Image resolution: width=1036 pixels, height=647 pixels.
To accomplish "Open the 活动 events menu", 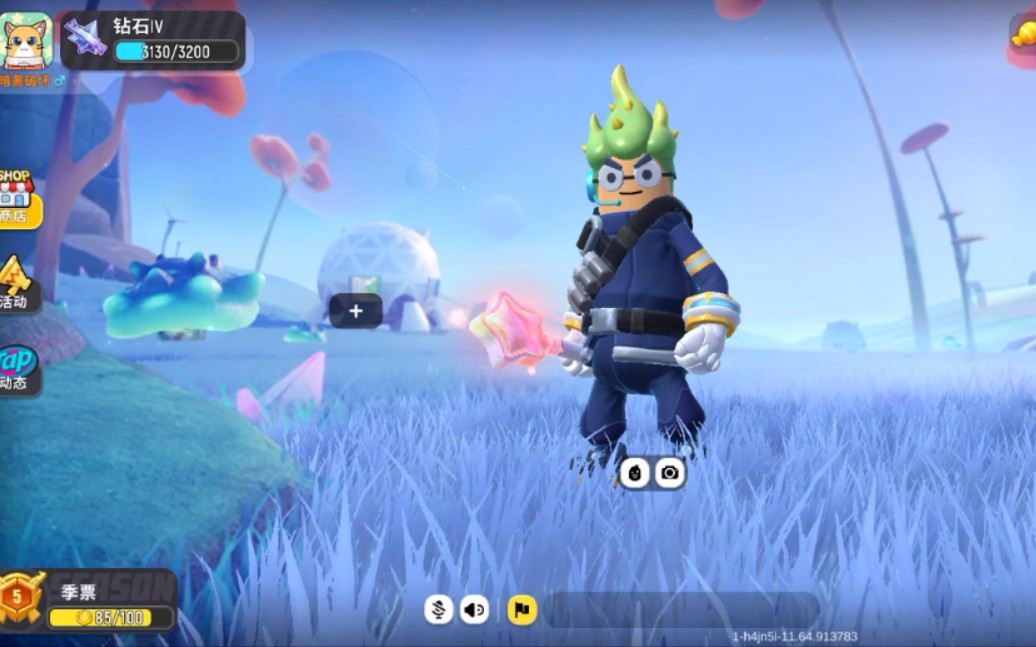I will tap(15, 283).
